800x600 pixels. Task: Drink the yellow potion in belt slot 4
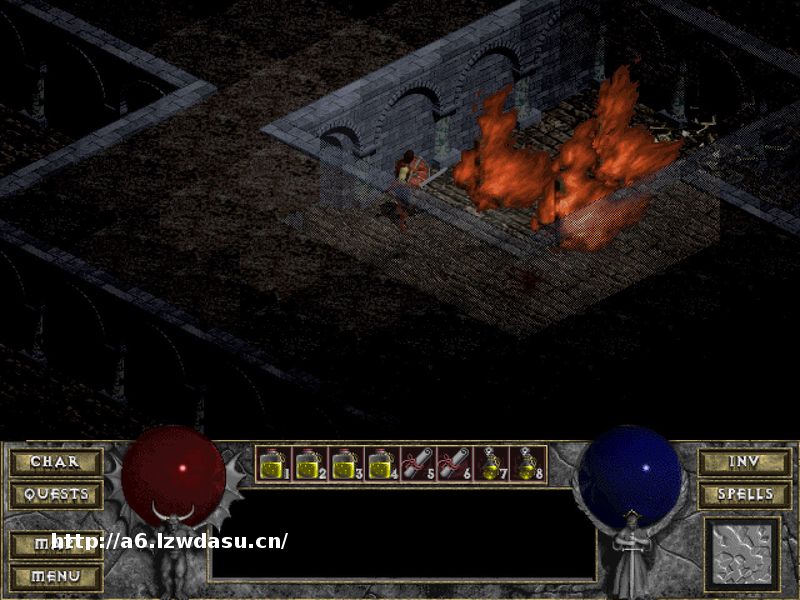(380, 464)
